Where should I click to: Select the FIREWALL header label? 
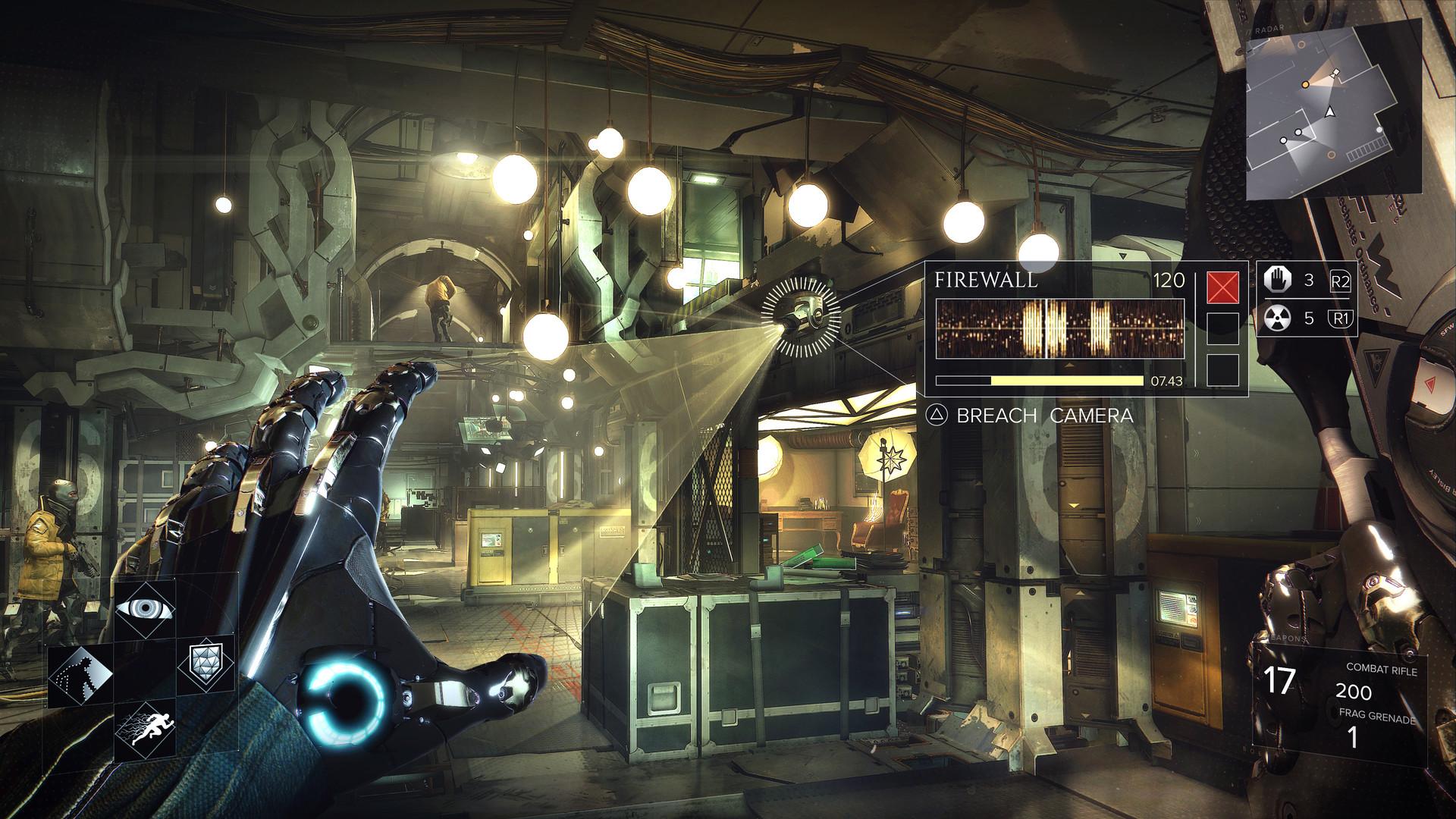pos(986,281)
